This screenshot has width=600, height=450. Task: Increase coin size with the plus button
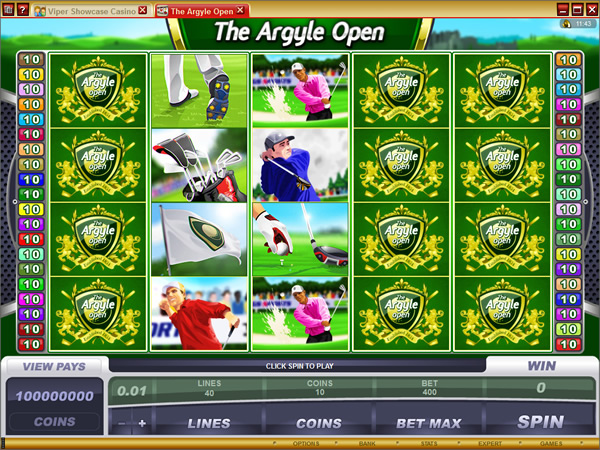[142, 423]
